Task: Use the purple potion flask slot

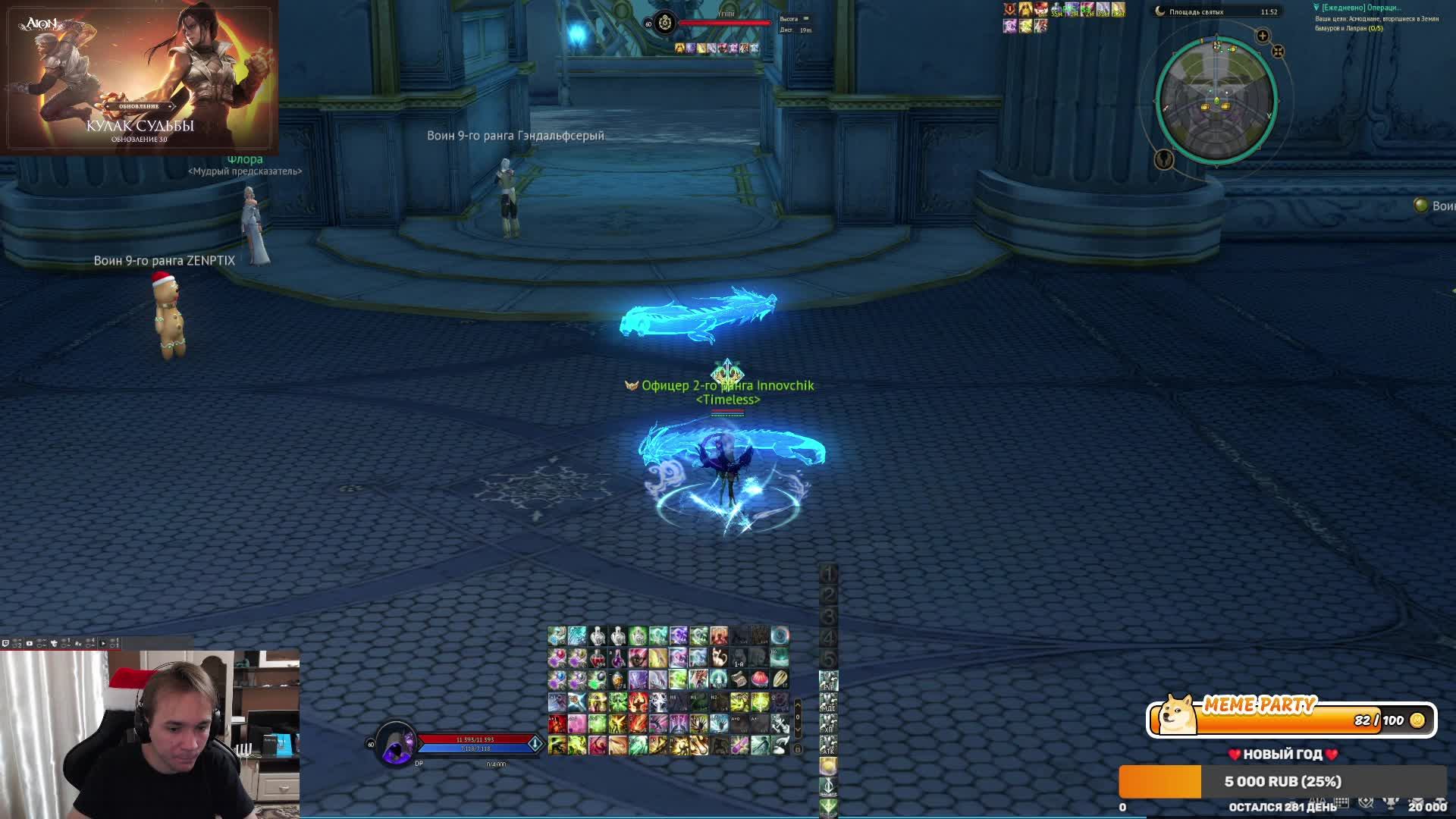Action: (x=618, y=657)
